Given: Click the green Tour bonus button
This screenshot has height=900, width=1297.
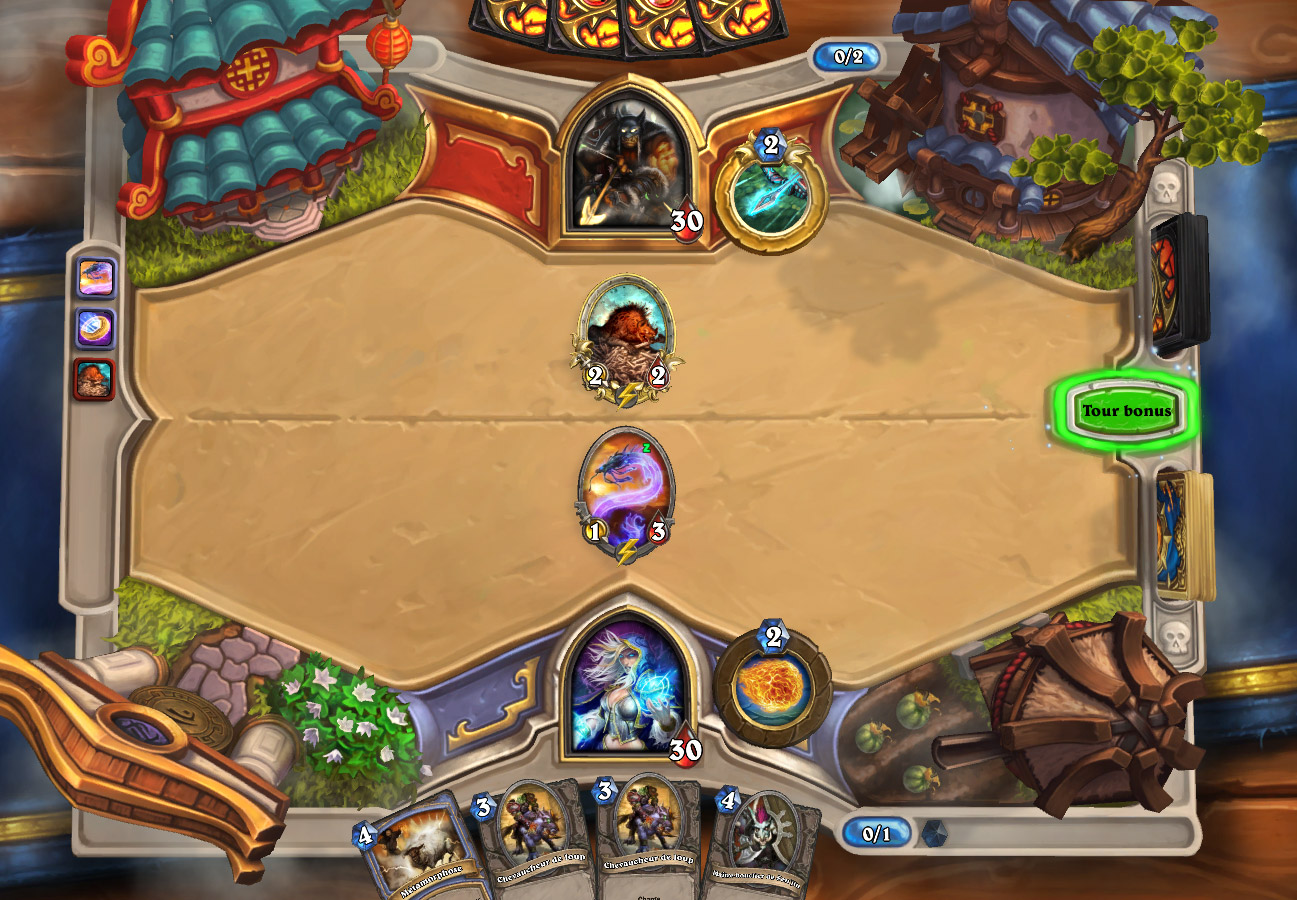Looking at the screenshot, I should point(1125,411).
